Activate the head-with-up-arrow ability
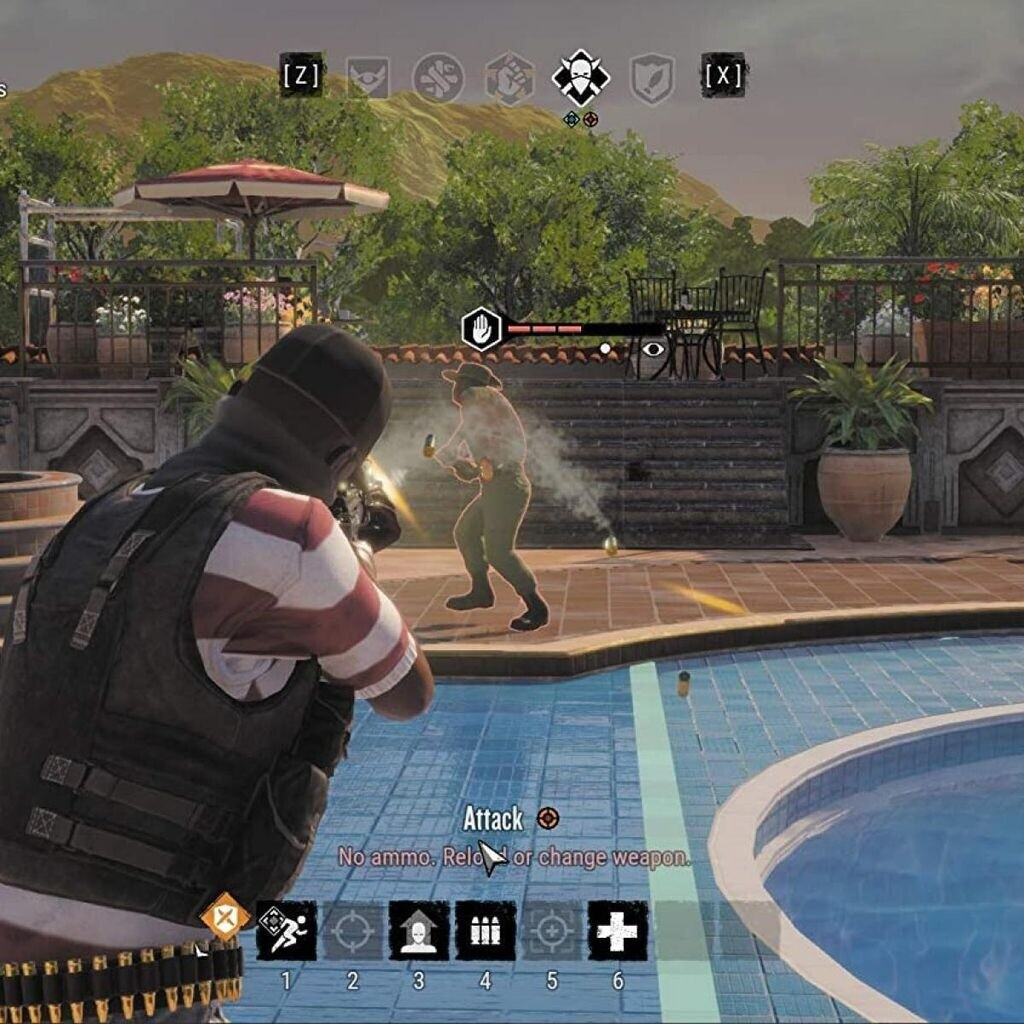This screenshot has width=1024, height=1024. 419,930
